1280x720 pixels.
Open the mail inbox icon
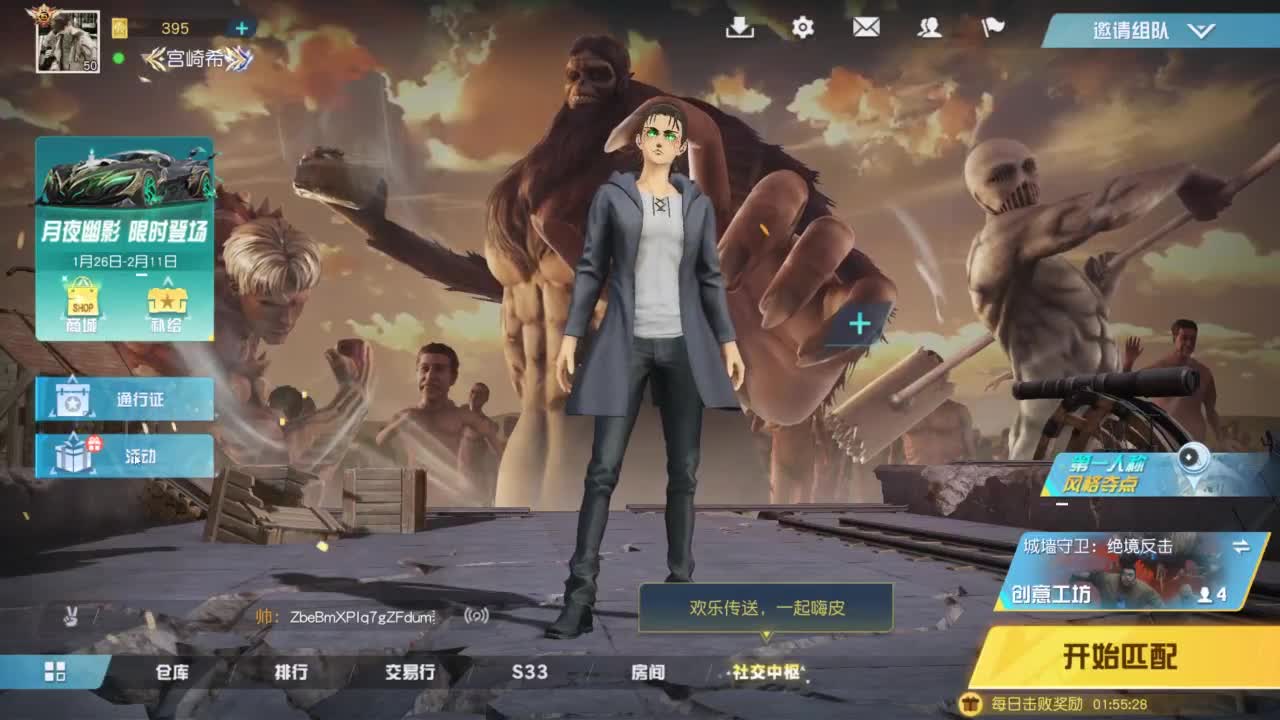click(x=864, y=29)
